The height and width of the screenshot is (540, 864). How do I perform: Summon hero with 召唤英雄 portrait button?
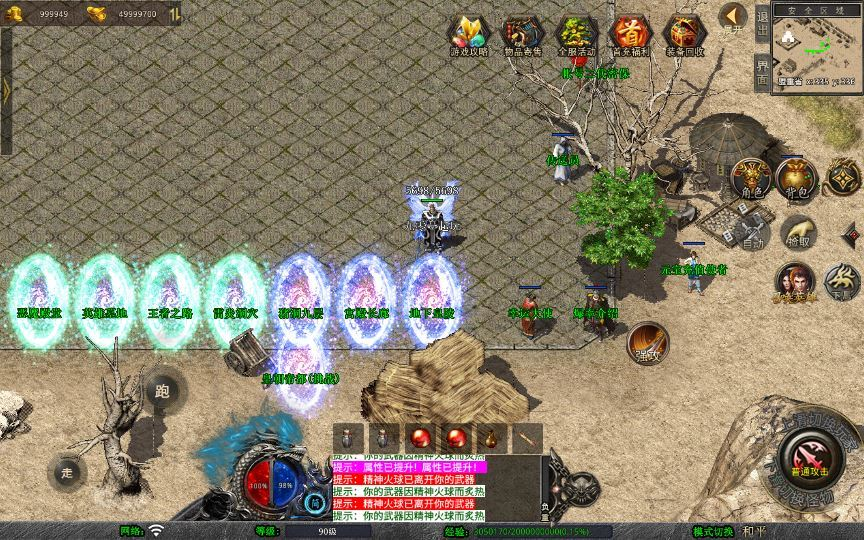coord(797,282)
